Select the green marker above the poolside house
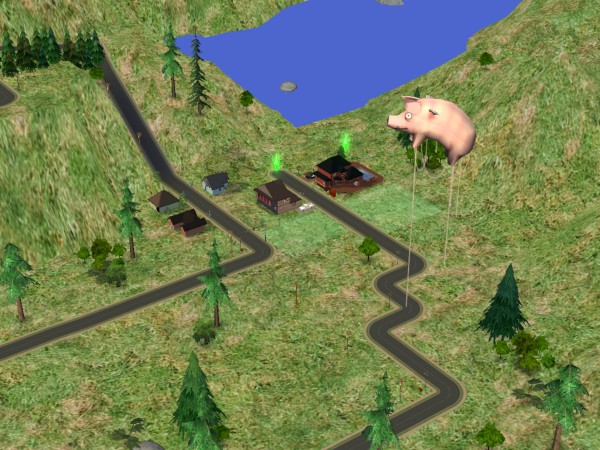600x450 pixels. click(x=346, y=143)
